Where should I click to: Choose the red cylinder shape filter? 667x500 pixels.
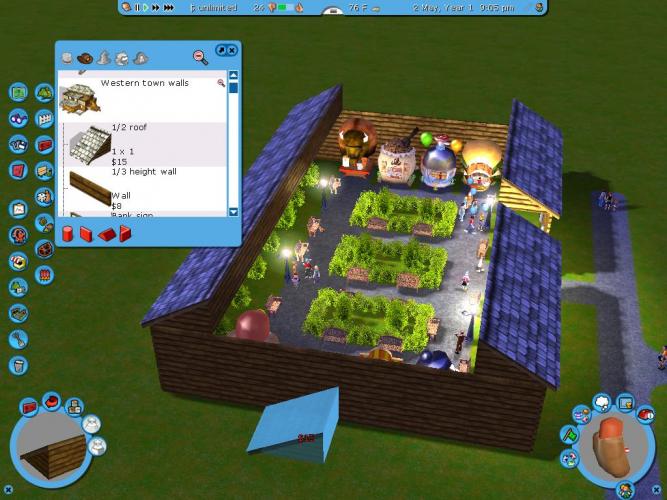point(68,234)
